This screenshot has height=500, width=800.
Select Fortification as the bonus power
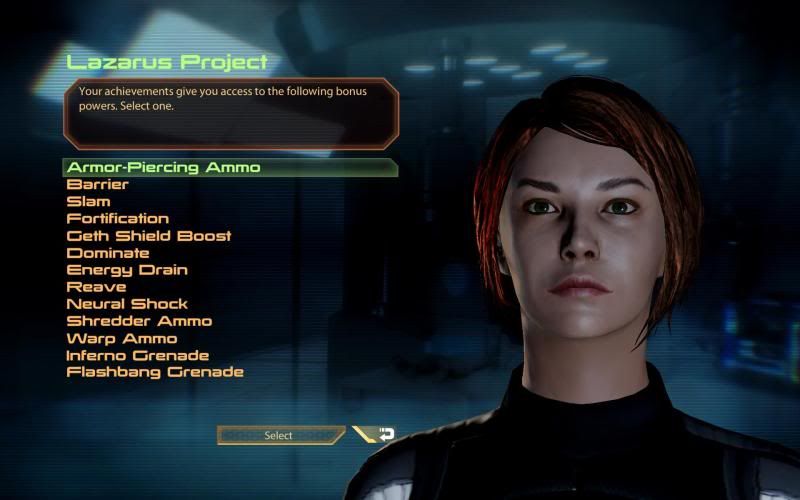click(118, 218)
